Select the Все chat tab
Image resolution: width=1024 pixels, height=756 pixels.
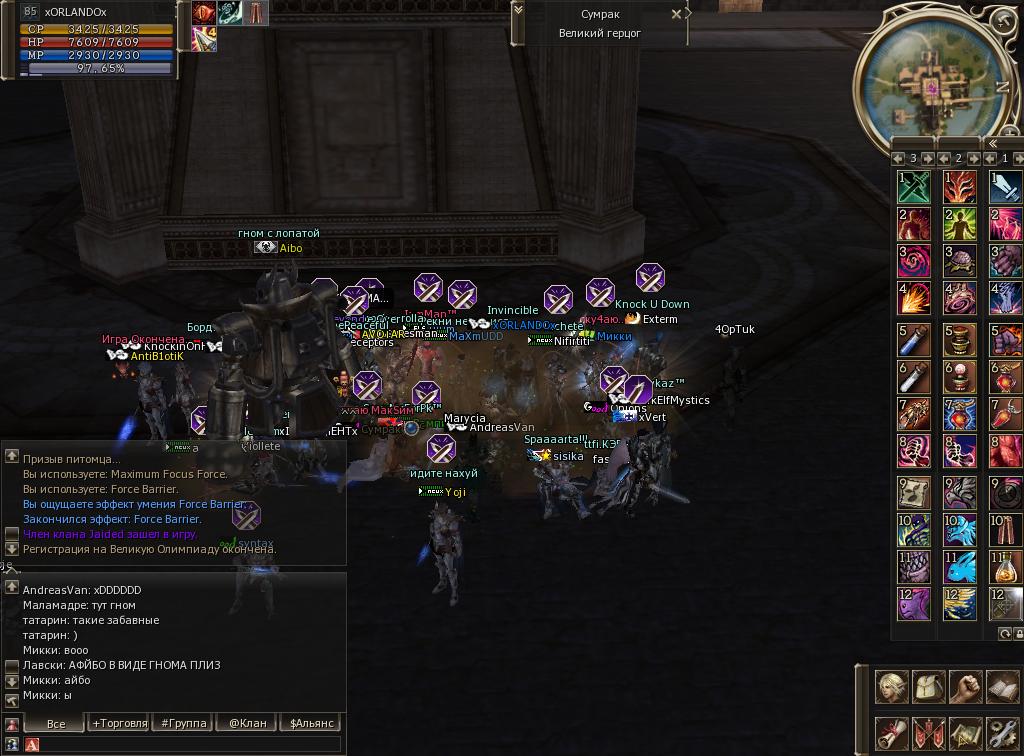pos(56,723)
